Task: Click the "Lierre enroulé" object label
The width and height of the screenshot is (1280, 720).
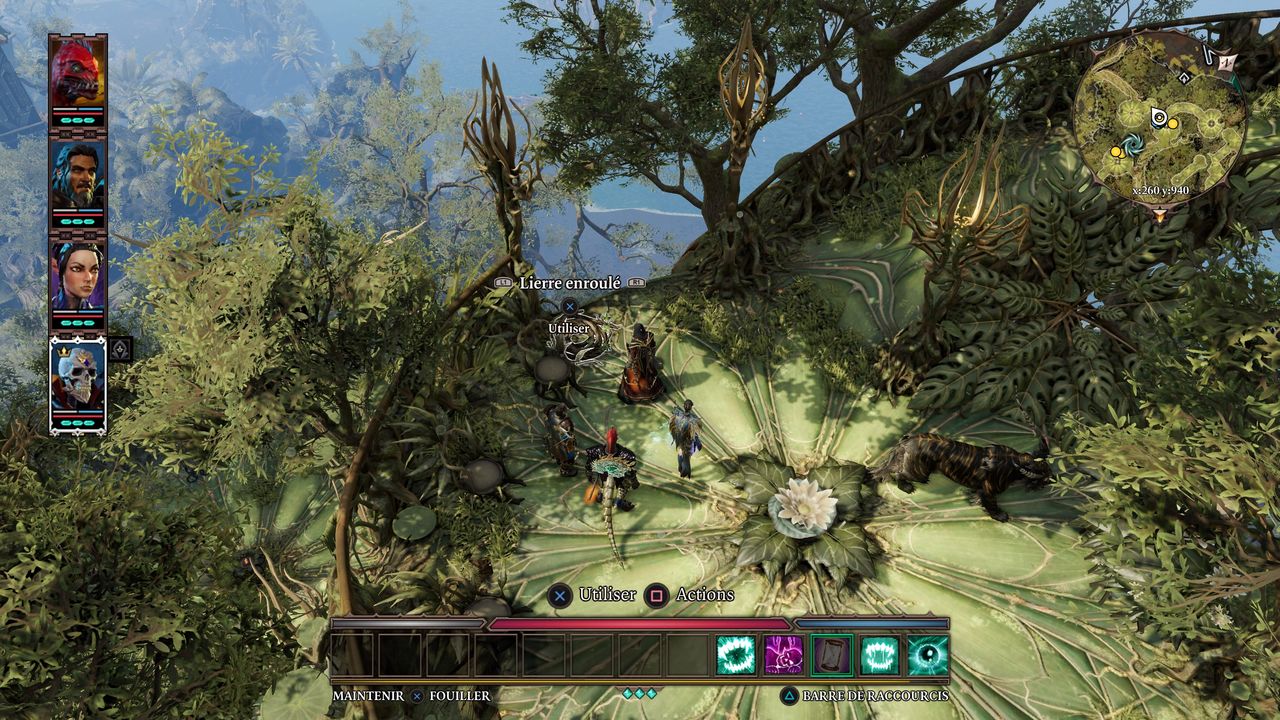Action: click(569, 284)
